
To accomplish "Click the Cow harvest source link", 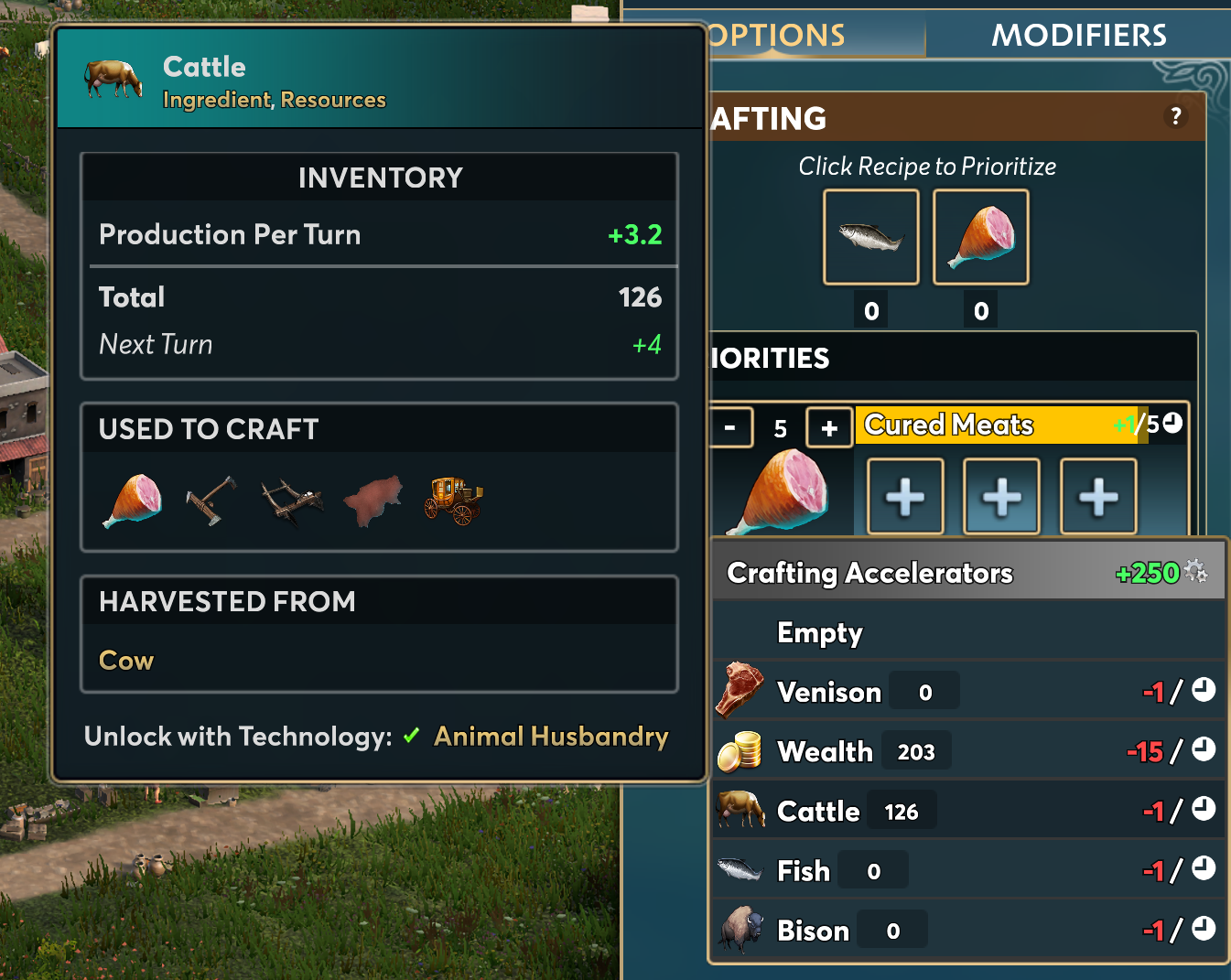I will click(126, 661).
